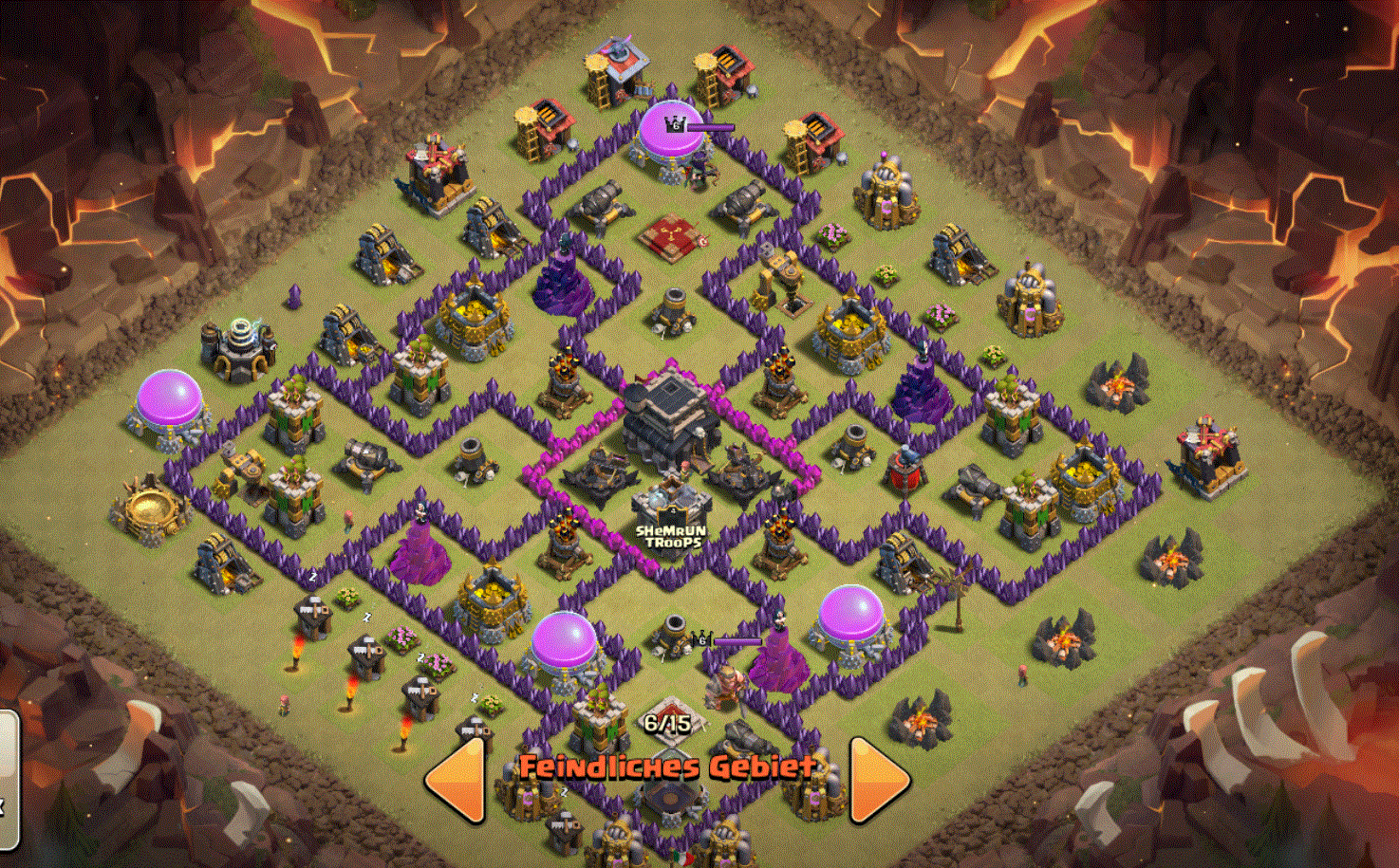Go to the previous enemy base with left arrow

click(x=457, y=779)
